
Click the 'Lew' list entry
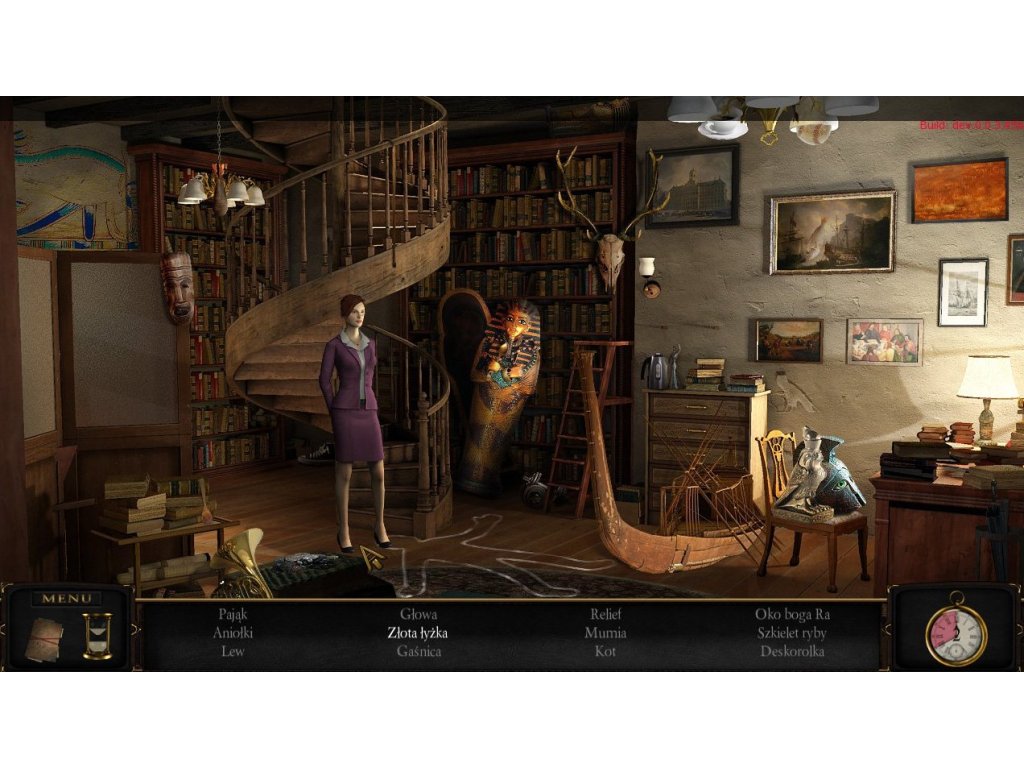coord(232,651)
